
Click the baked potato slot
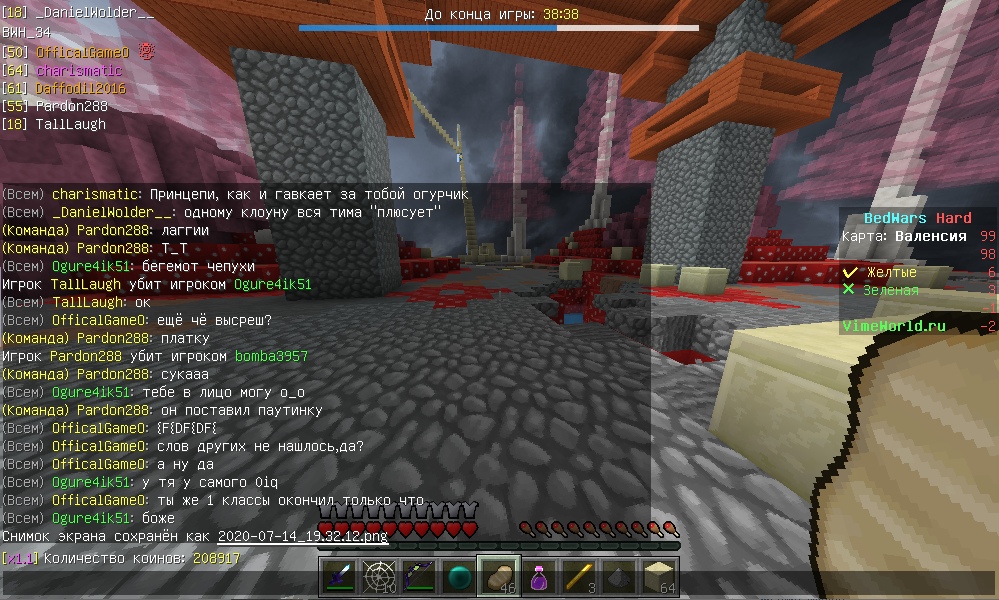[x=499, y=577]
